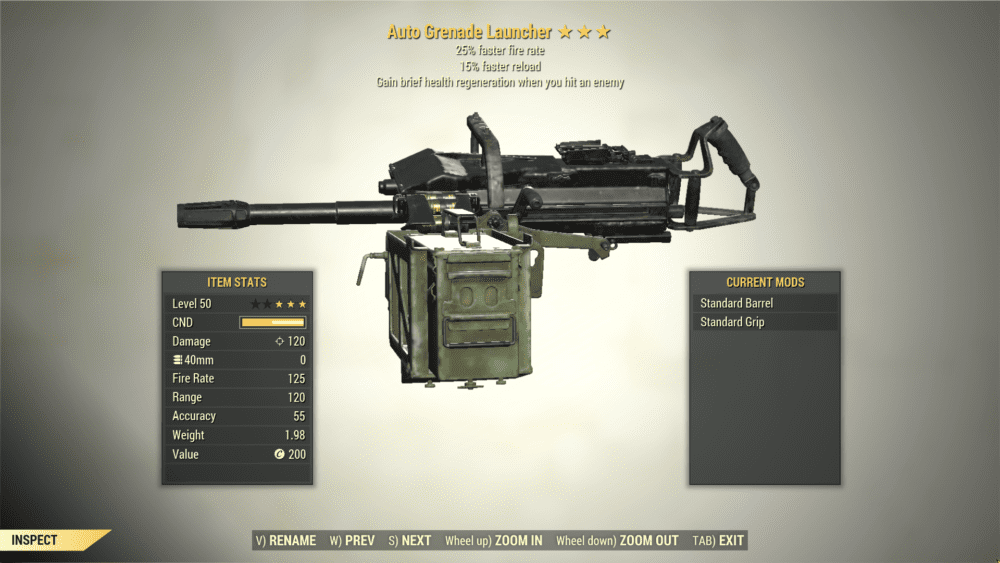
Task: Select the Standard Barrel mod row
Action: coord(764,303)
